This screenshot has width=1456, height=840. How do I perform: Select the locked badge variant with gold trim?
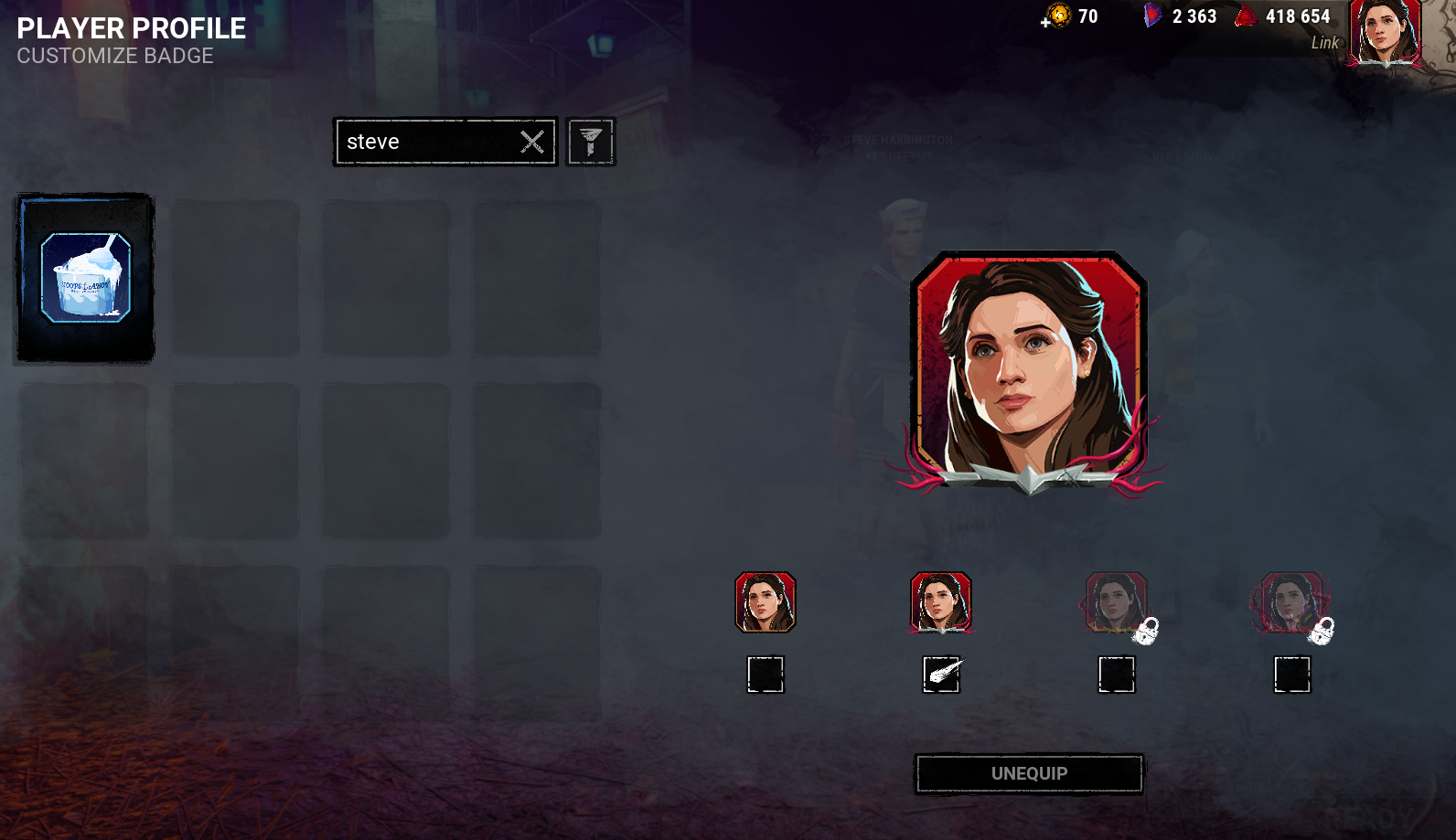point(1116,602)
